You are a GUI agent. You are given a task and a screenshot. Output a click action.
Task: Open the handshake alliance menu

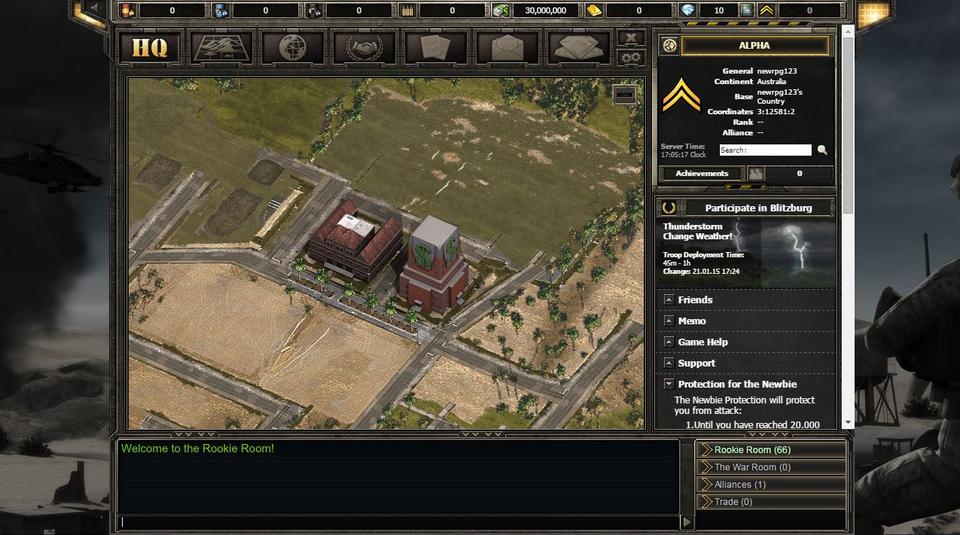364,47
